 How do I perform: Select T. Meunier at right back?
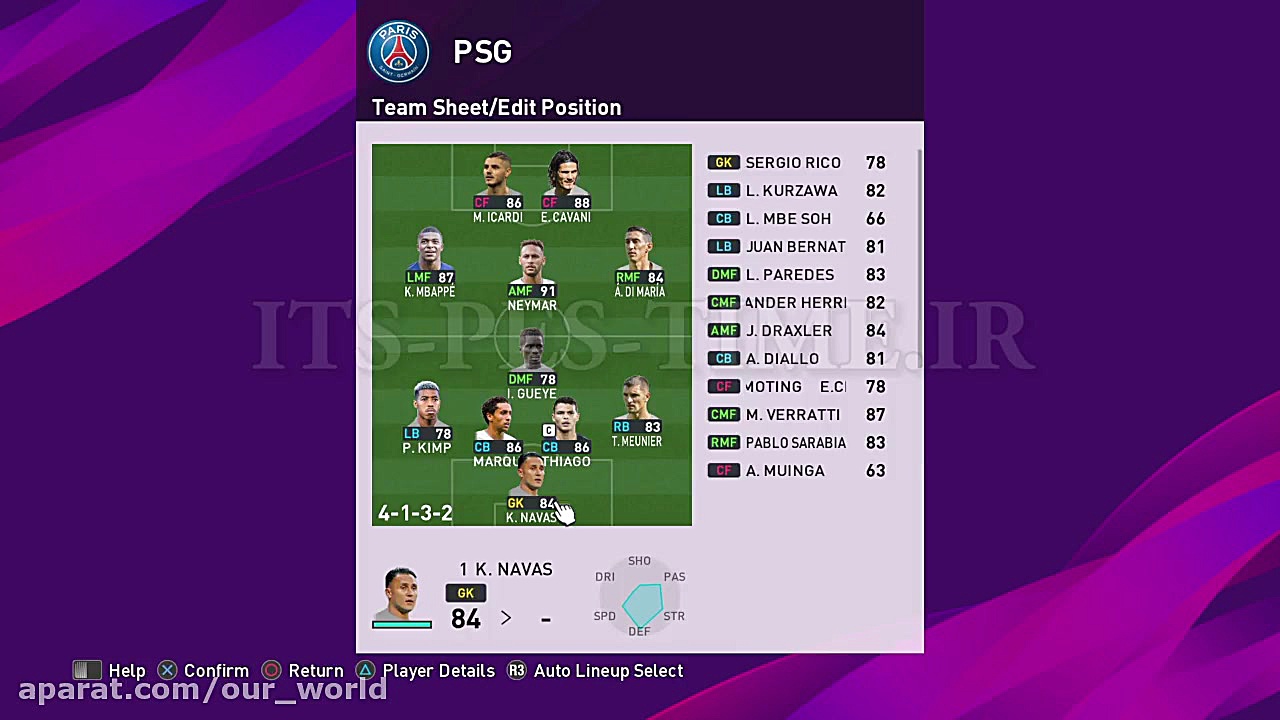[x=637, y=405]
